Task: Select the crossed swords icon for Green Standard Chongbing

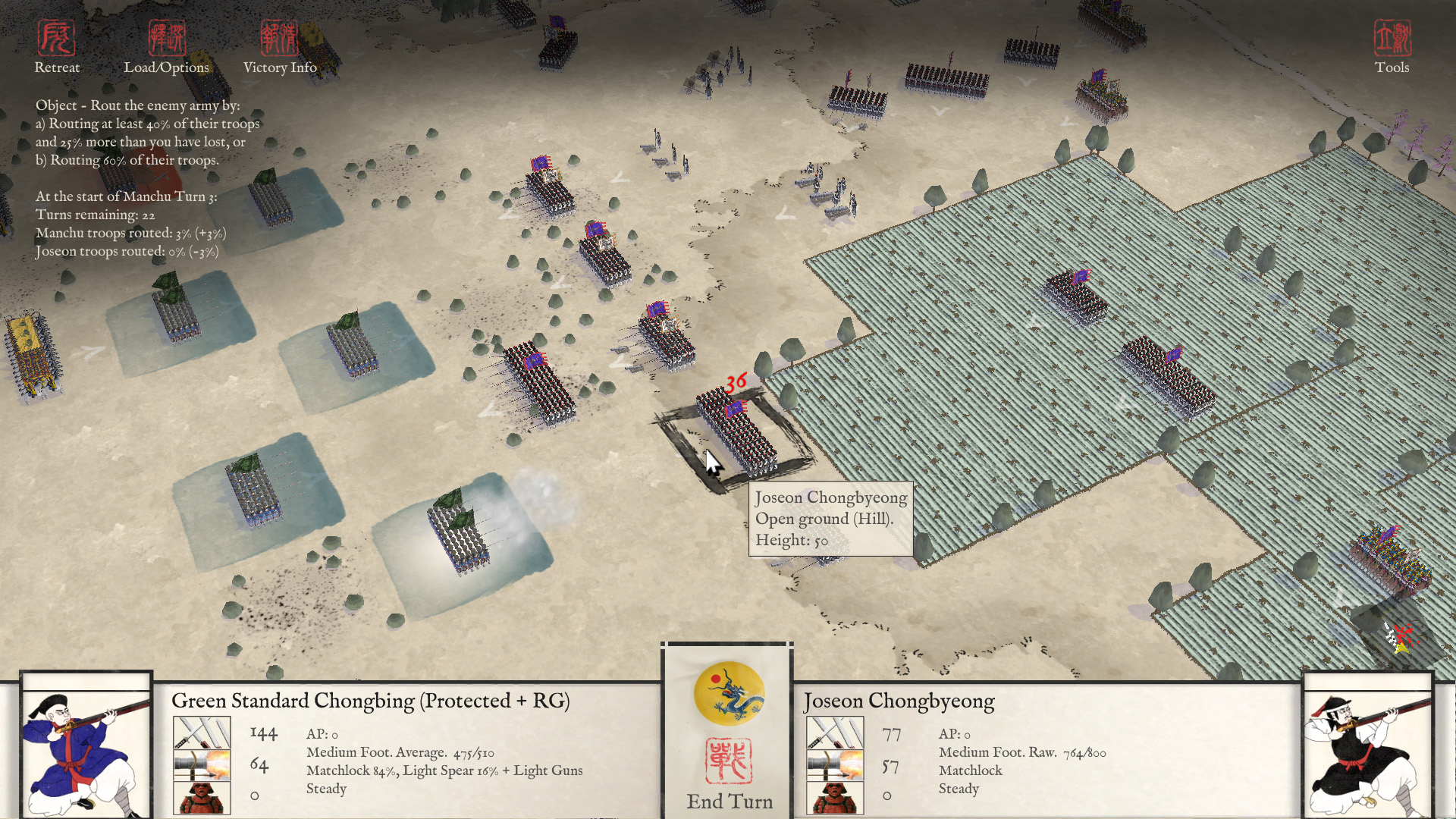Action: [x=203, y=733]
